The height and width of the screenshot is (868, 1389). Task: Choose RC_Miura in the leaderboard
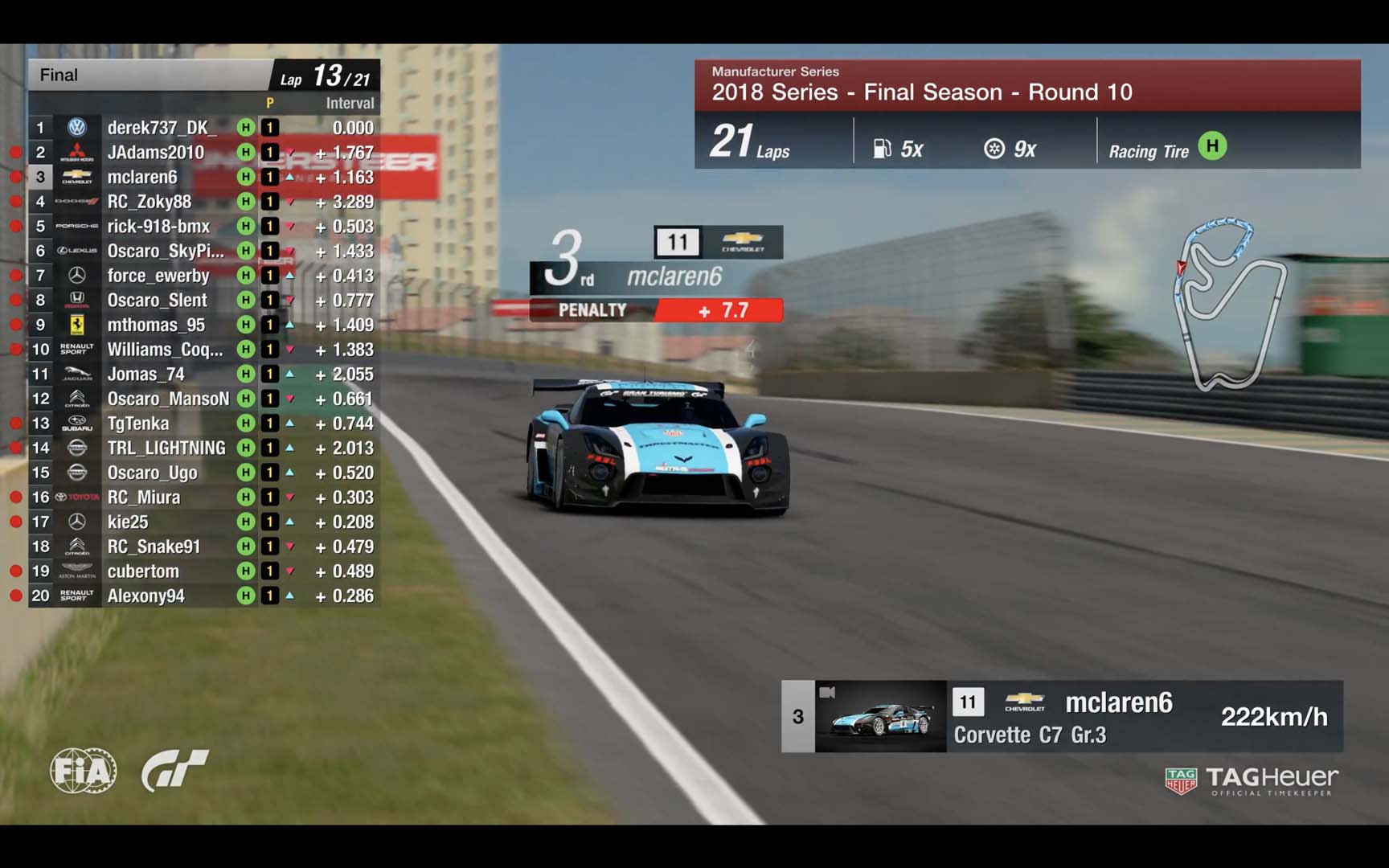coord(144,497)
